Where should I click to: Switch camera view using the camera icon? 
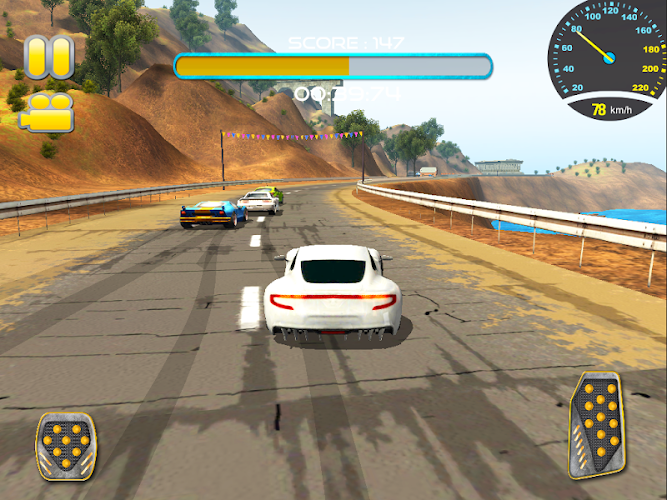[47, 111]
